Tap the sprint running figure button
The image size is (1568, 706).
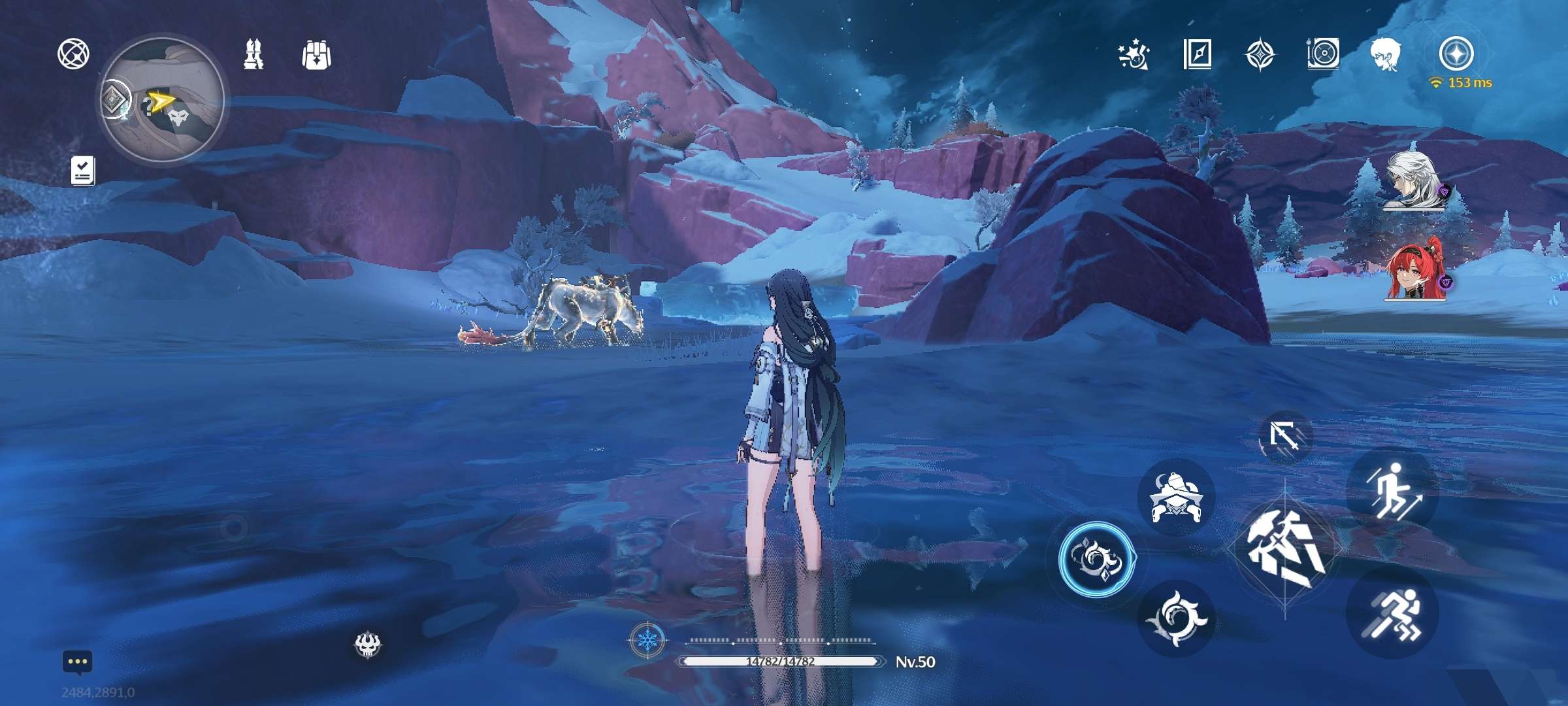tap(1392, 613)
